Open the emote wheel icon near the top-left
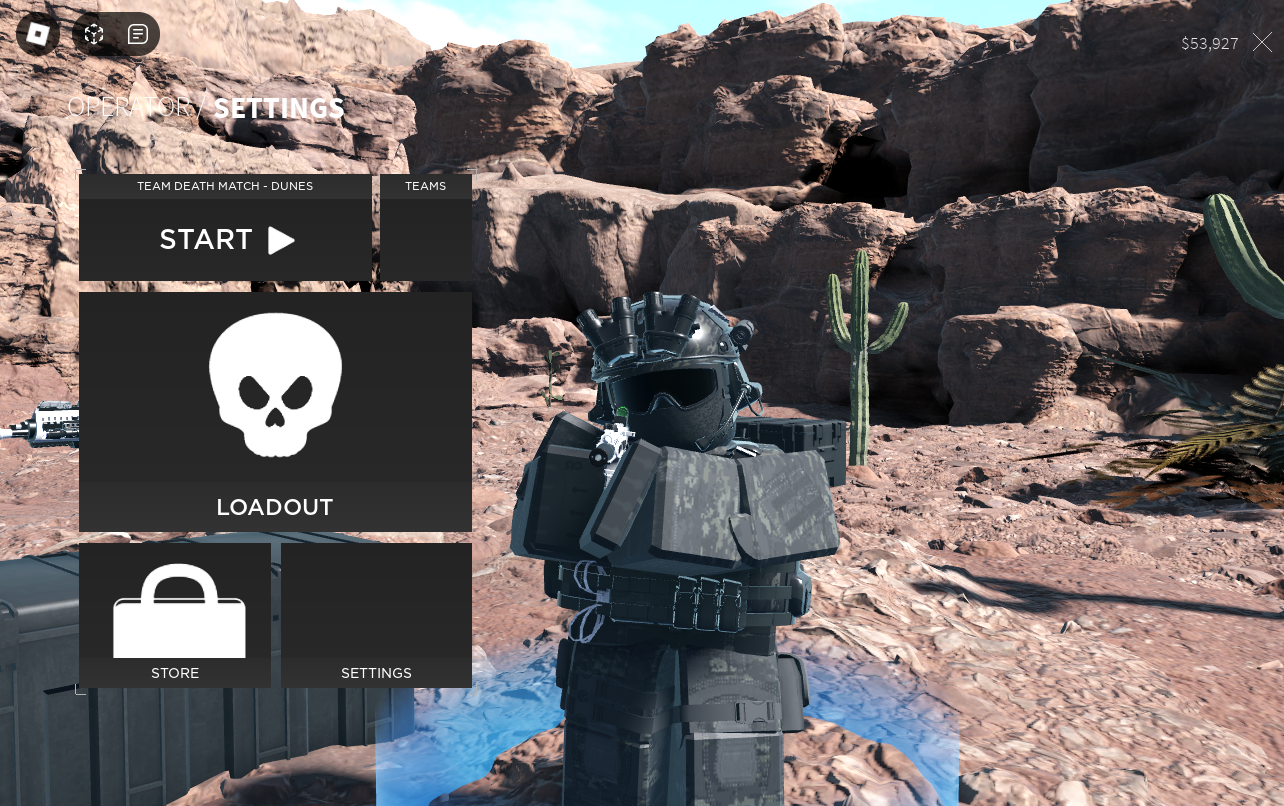 (x=93, y=33)
